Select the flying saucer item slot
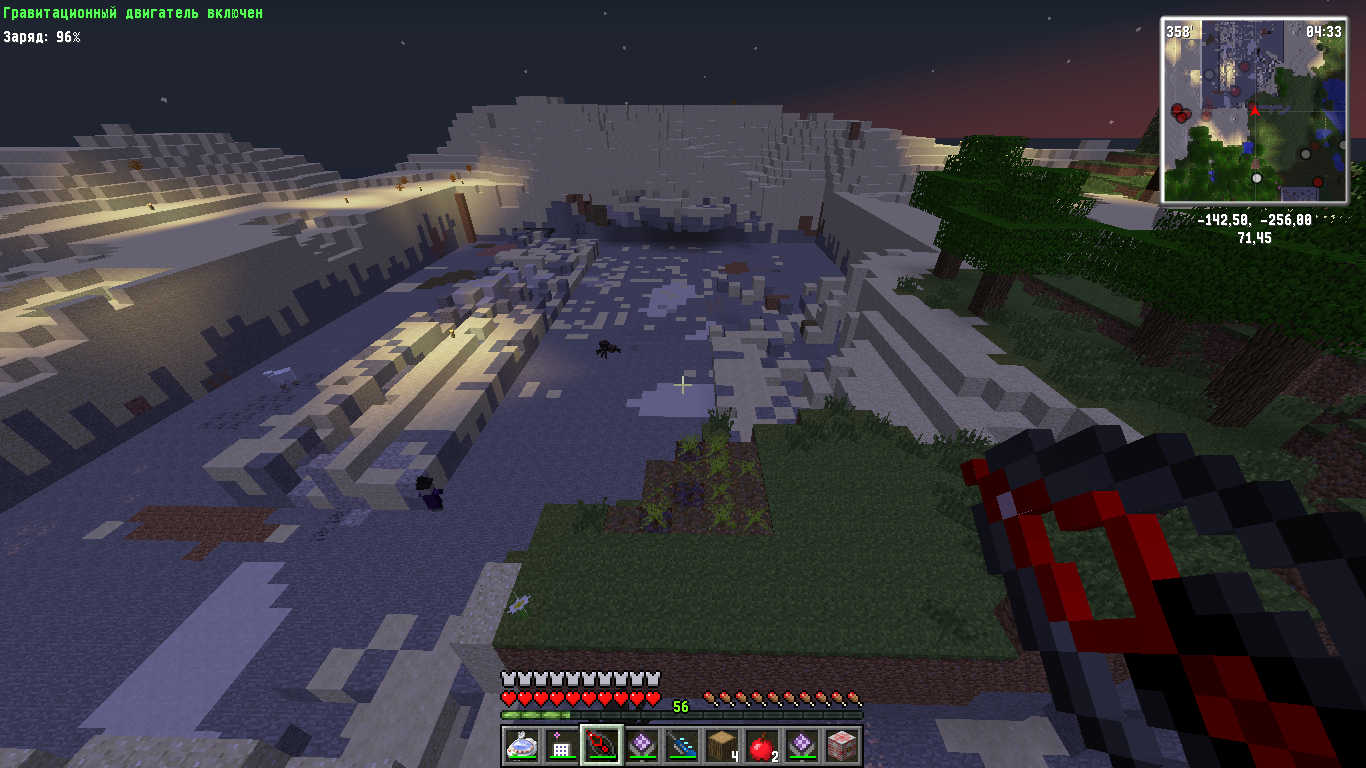 pos(521,745)
